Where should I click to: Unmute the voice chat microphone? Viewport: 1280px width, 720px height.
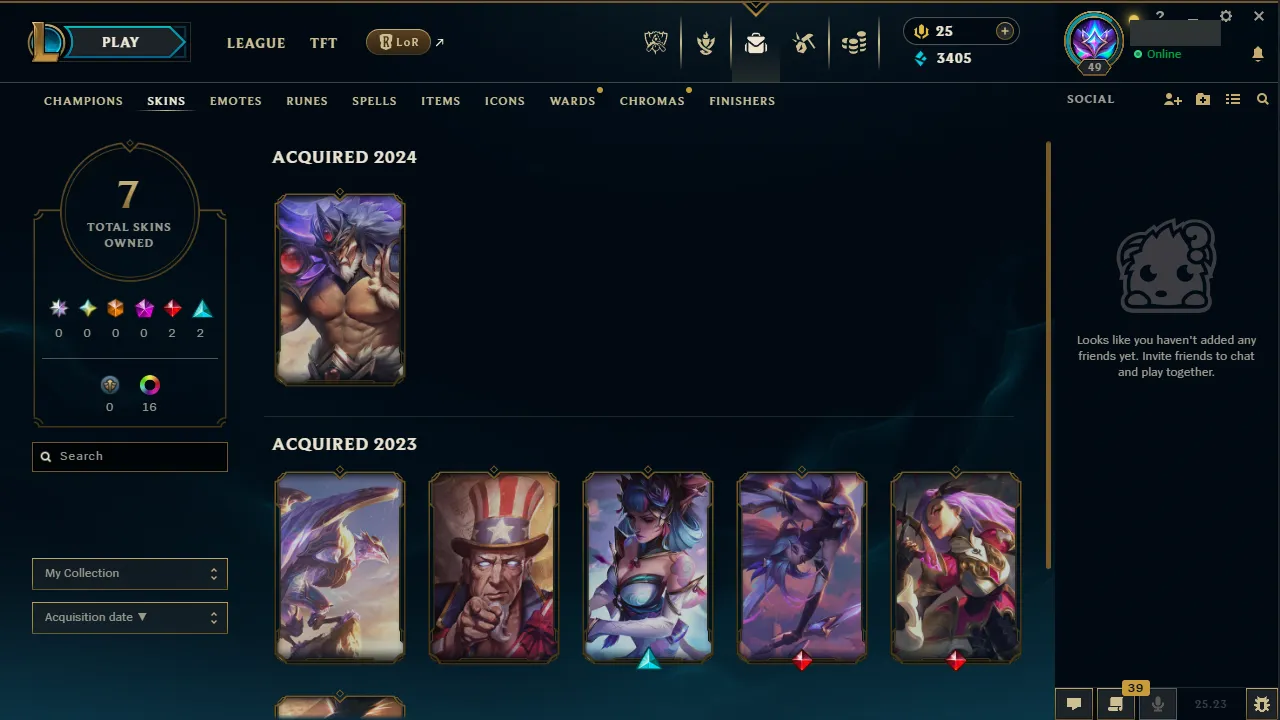pyautogui.click(x=1157, y=703)
